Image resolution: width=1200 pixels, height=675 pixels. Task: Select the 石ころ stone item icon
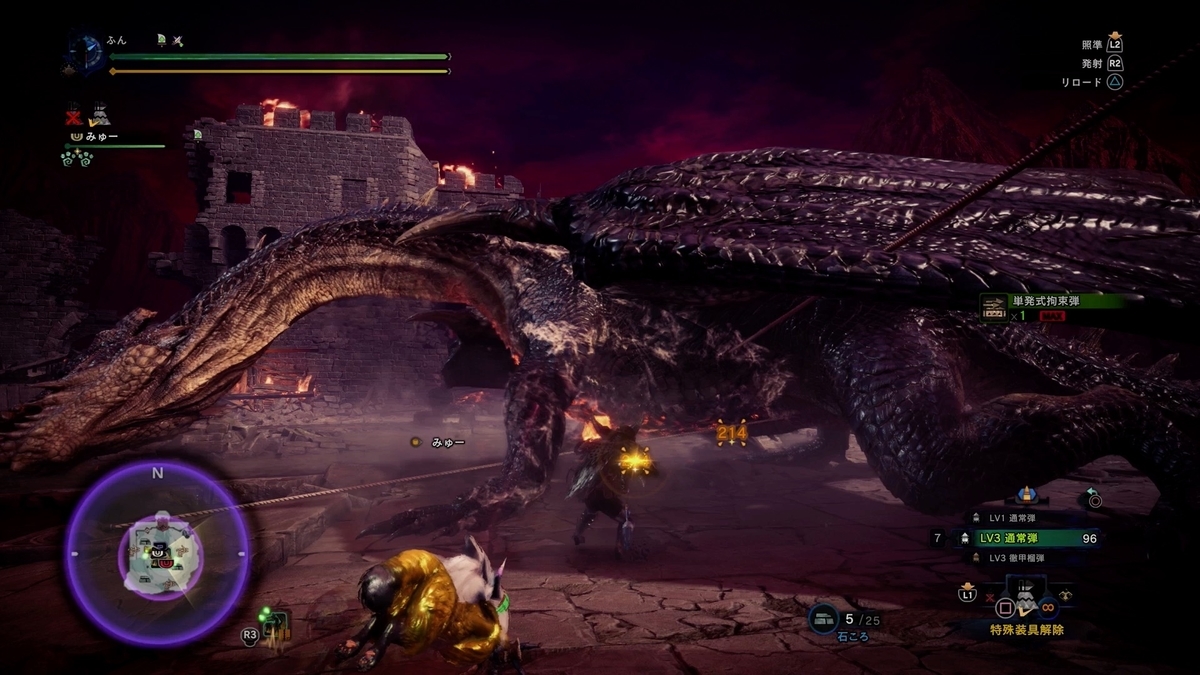(825, 619)
